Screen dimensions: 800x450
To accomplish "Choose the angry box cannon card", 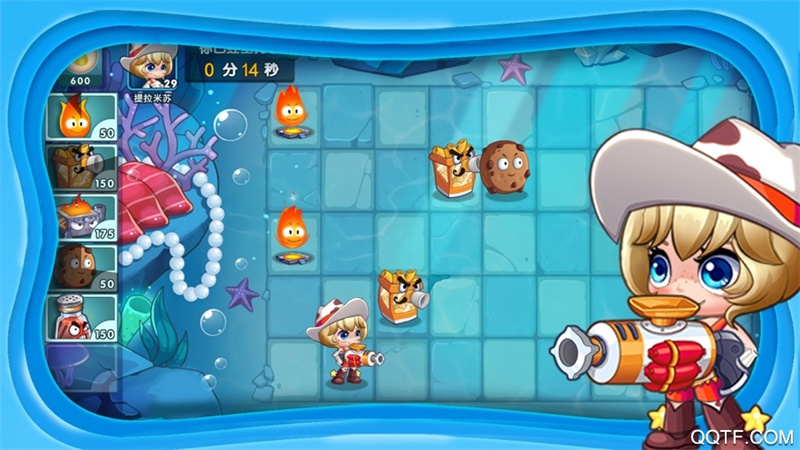I will 81,167.
